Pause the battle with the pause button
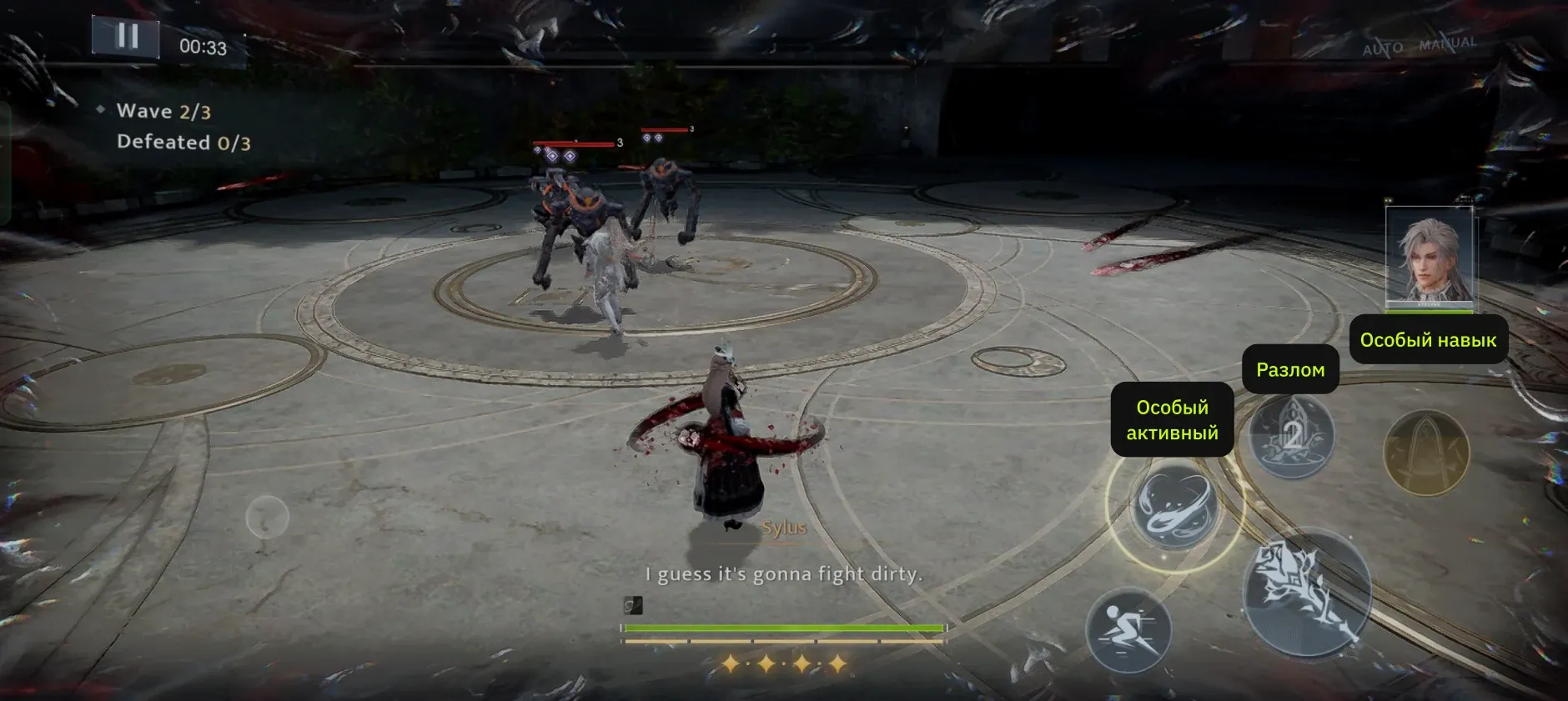The image size is (1568, 701). click(x=127, y=37)
